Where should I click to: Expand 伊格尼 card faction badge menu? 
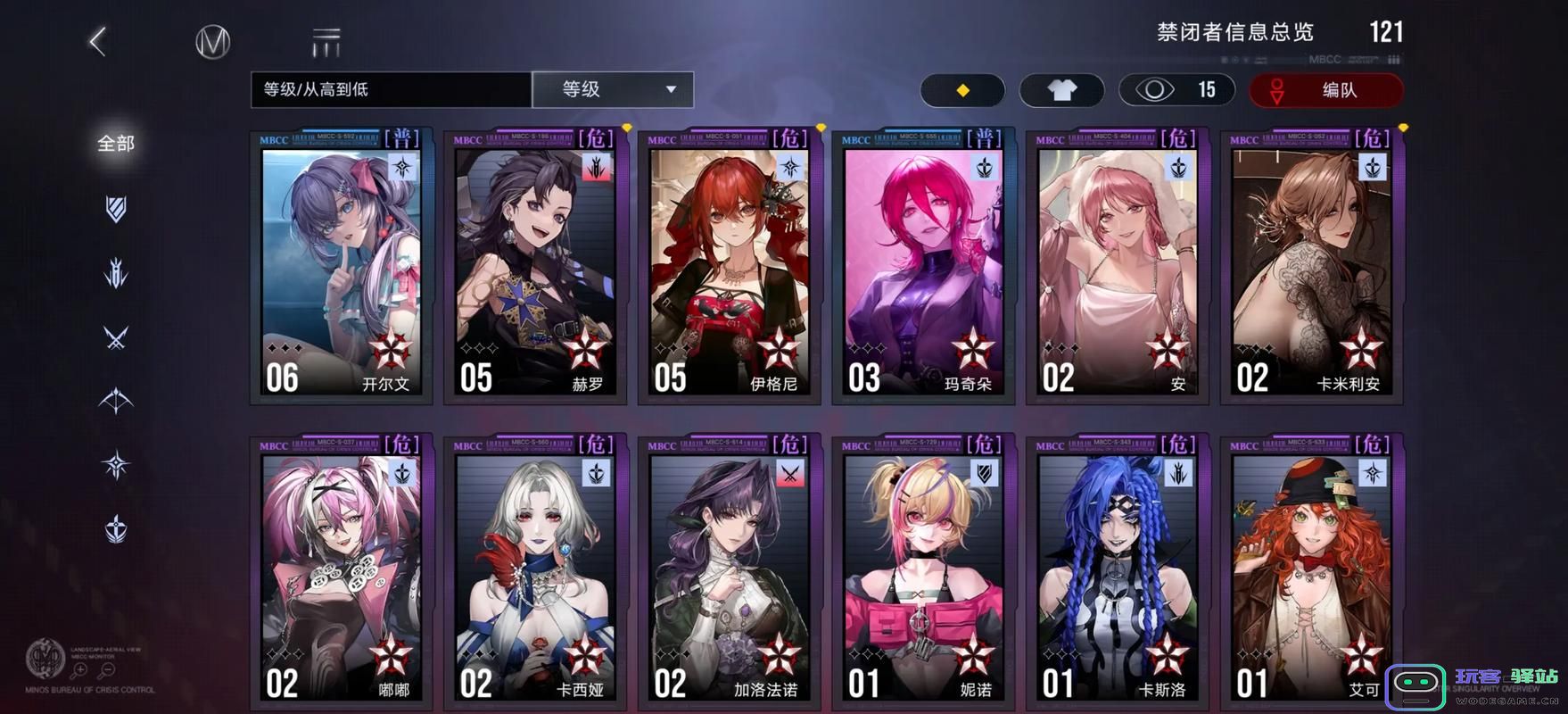(790, 168)
